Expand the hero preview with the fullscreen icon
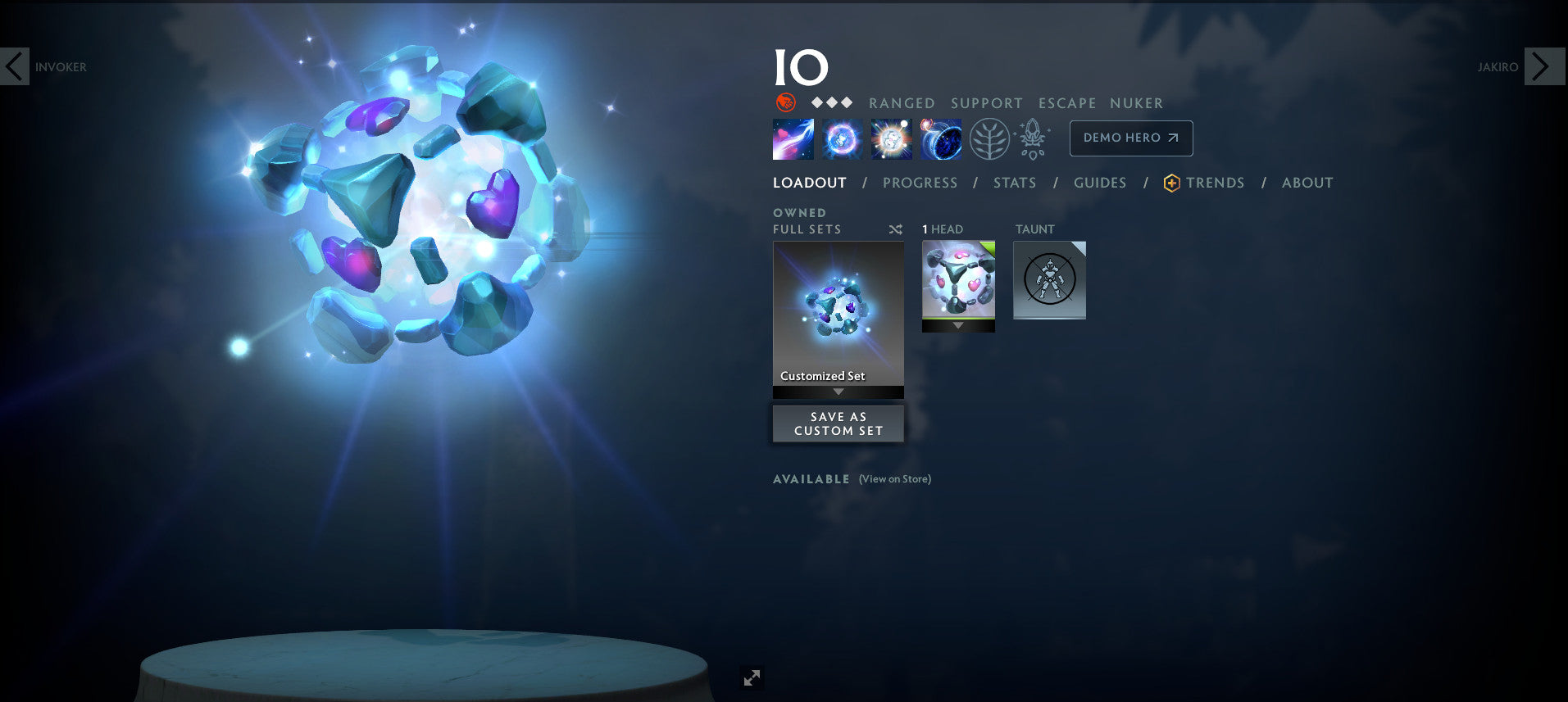The image size is (1568, 702). pos(751,677)
